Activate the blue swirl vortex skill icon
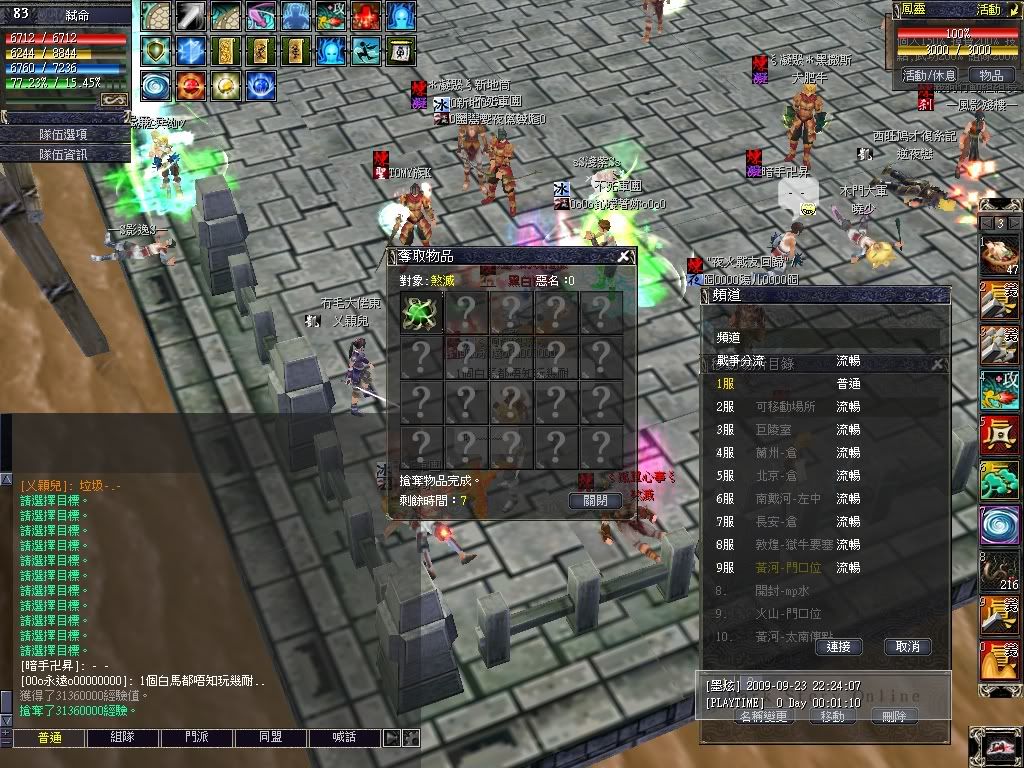 [155, 85]
